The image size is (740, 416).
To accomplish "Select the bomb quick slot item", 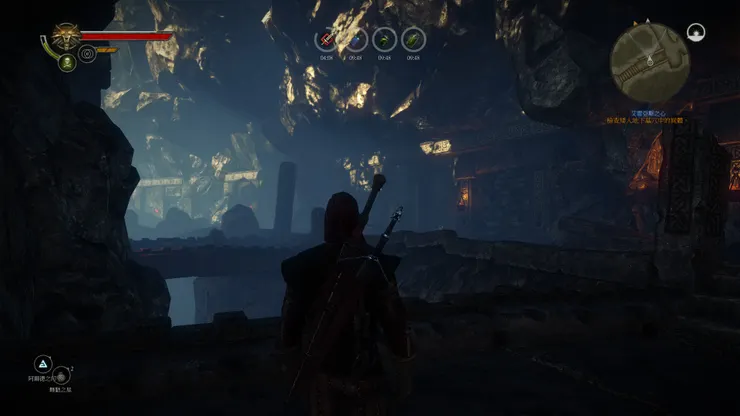I will (x=61, y=375).
